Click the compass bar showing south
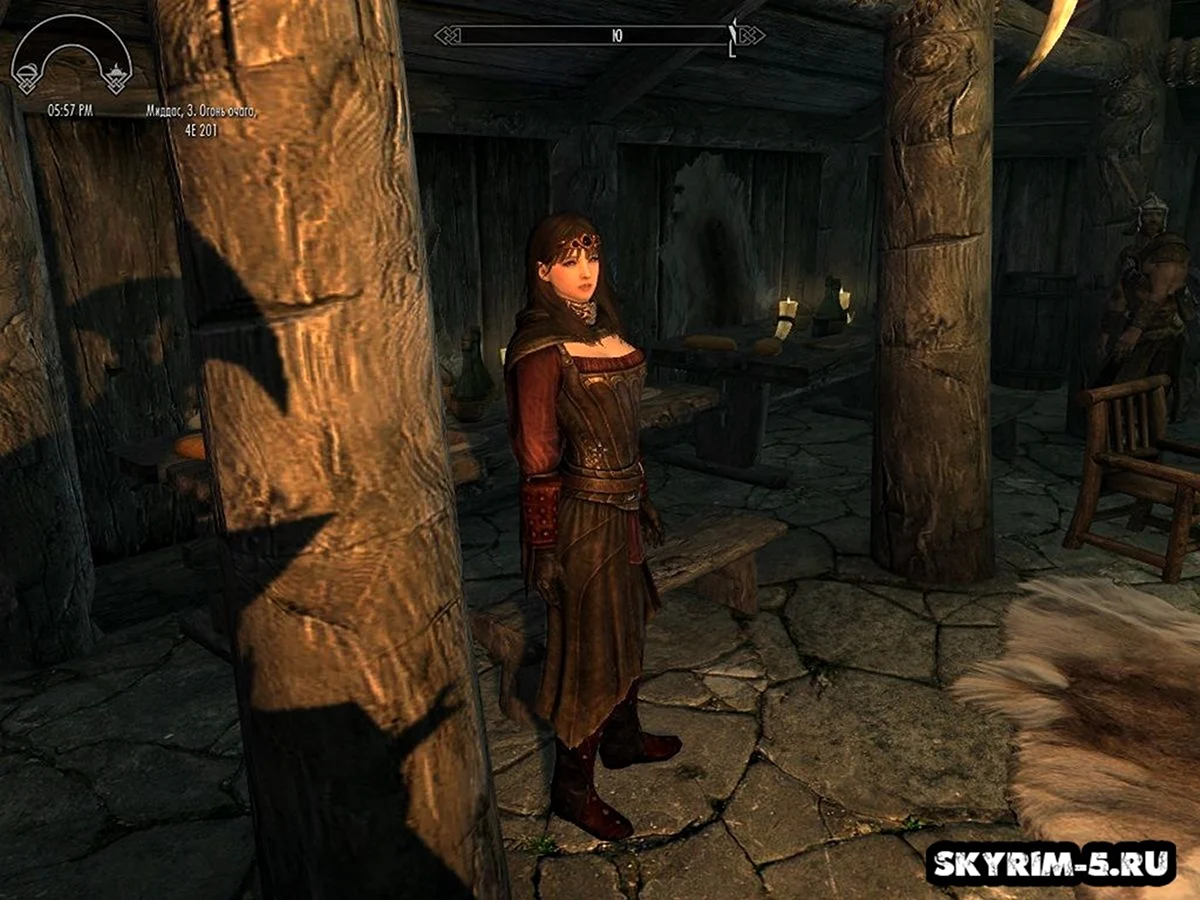This screenshot has height=900, width=1200. (598, 36)
